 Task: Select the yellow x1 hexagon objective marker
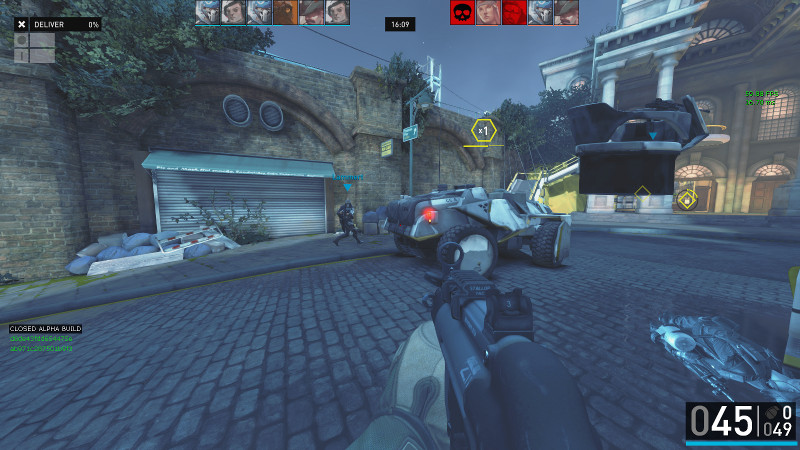(x=483, y=130)
